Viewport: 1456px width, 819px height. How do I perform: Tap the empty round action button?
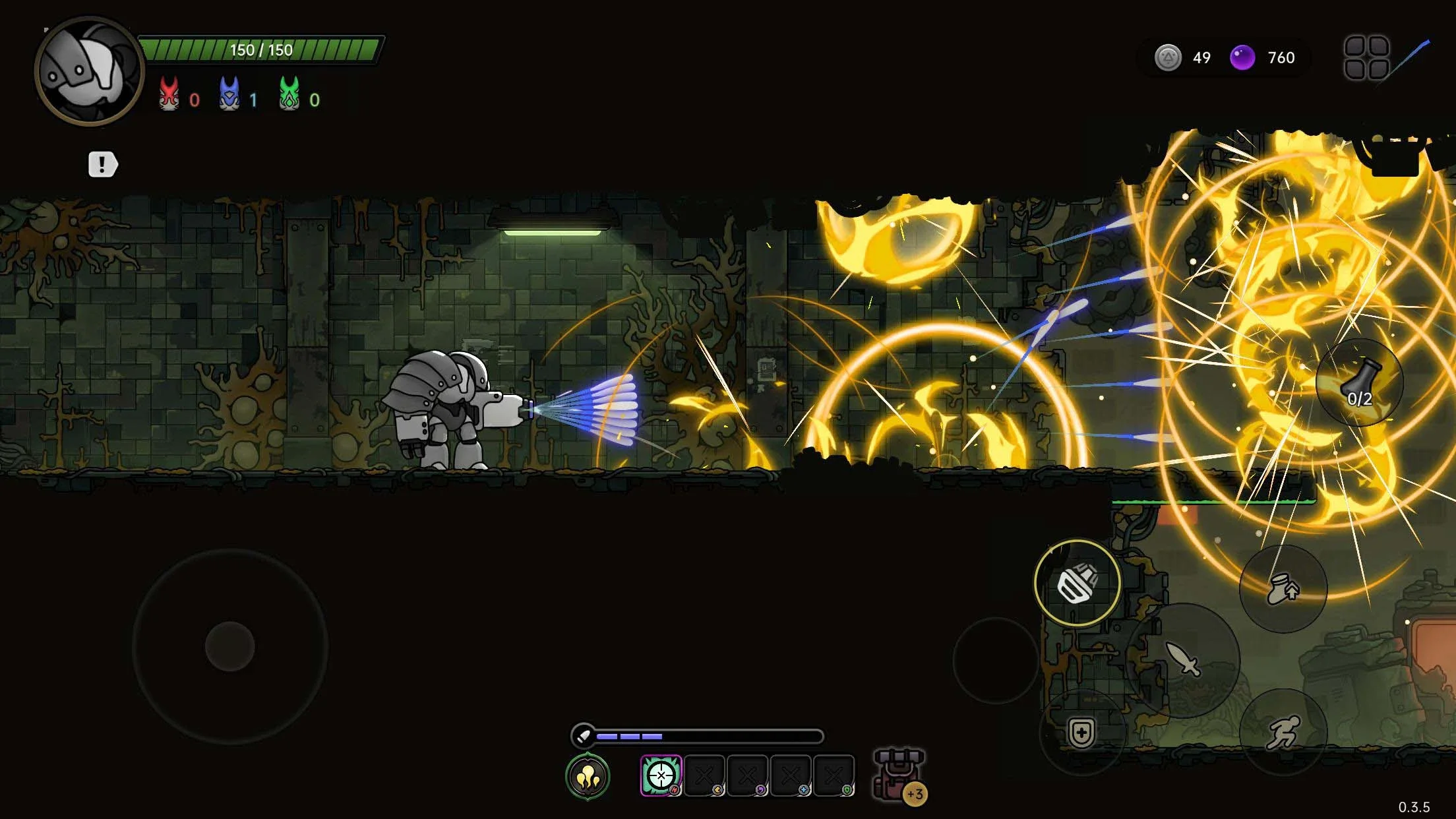(x=996, y=660)
